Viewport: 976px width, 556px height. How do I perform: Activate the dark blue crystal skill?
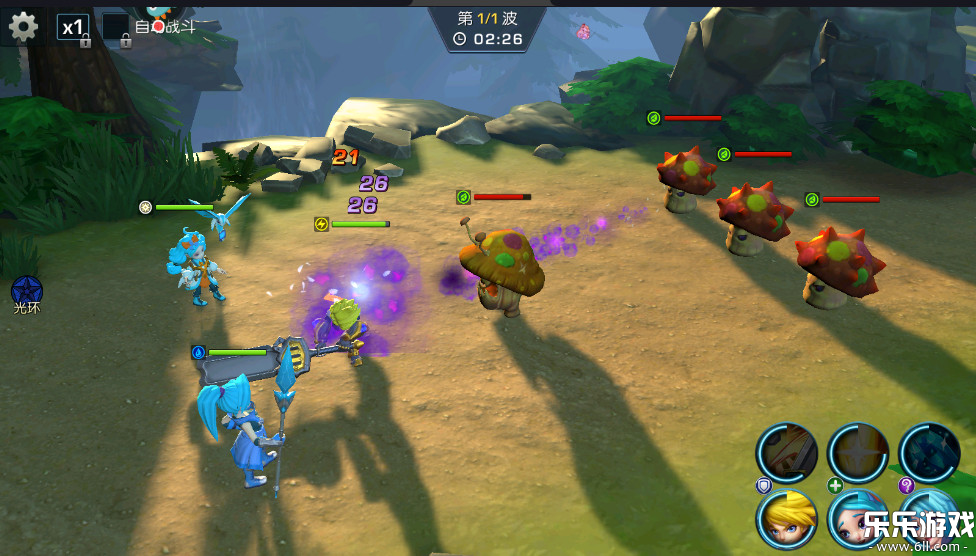tap(930, 453)
